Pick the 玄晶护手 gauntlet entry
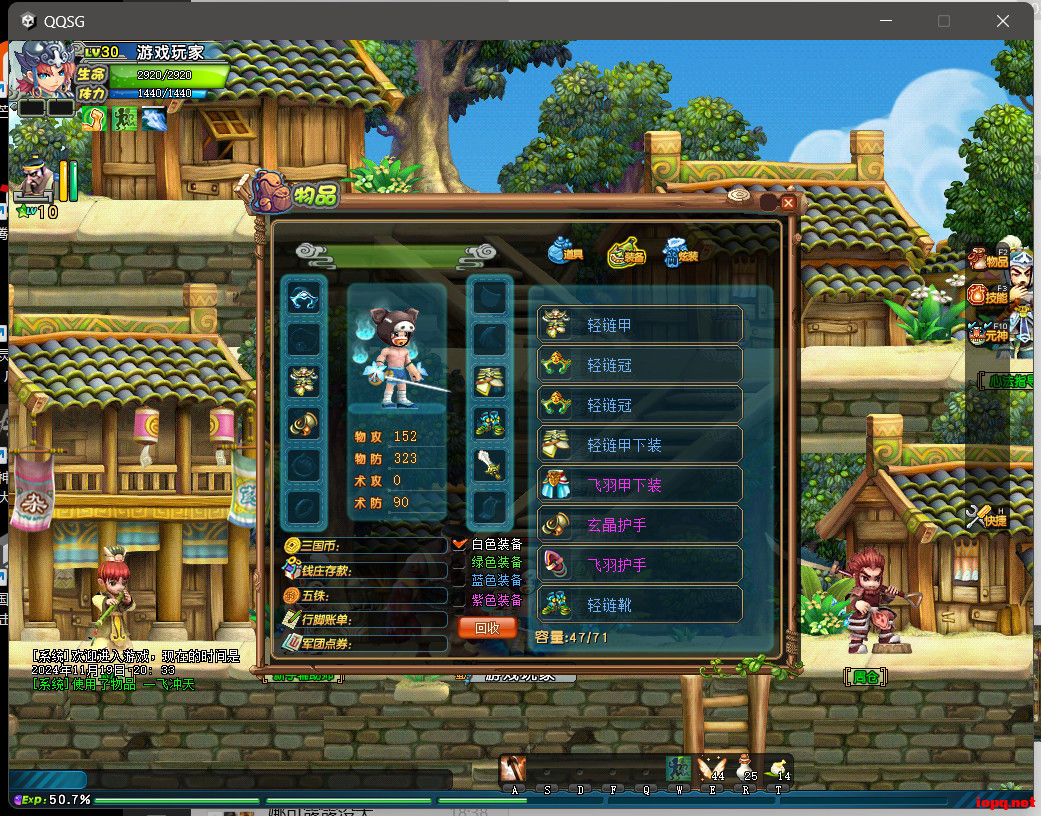 coord(640,524)
